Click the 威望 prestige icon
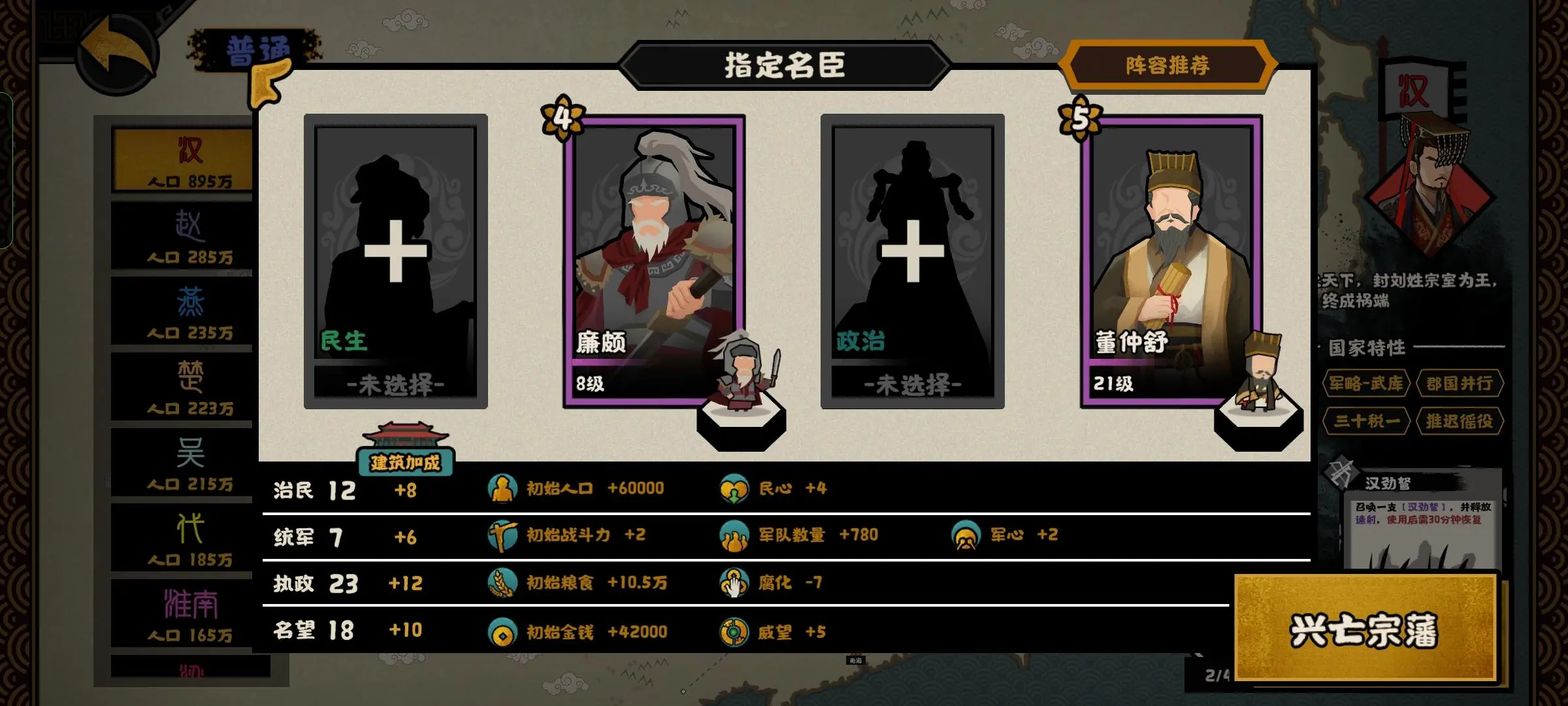 tap(736, 631)
